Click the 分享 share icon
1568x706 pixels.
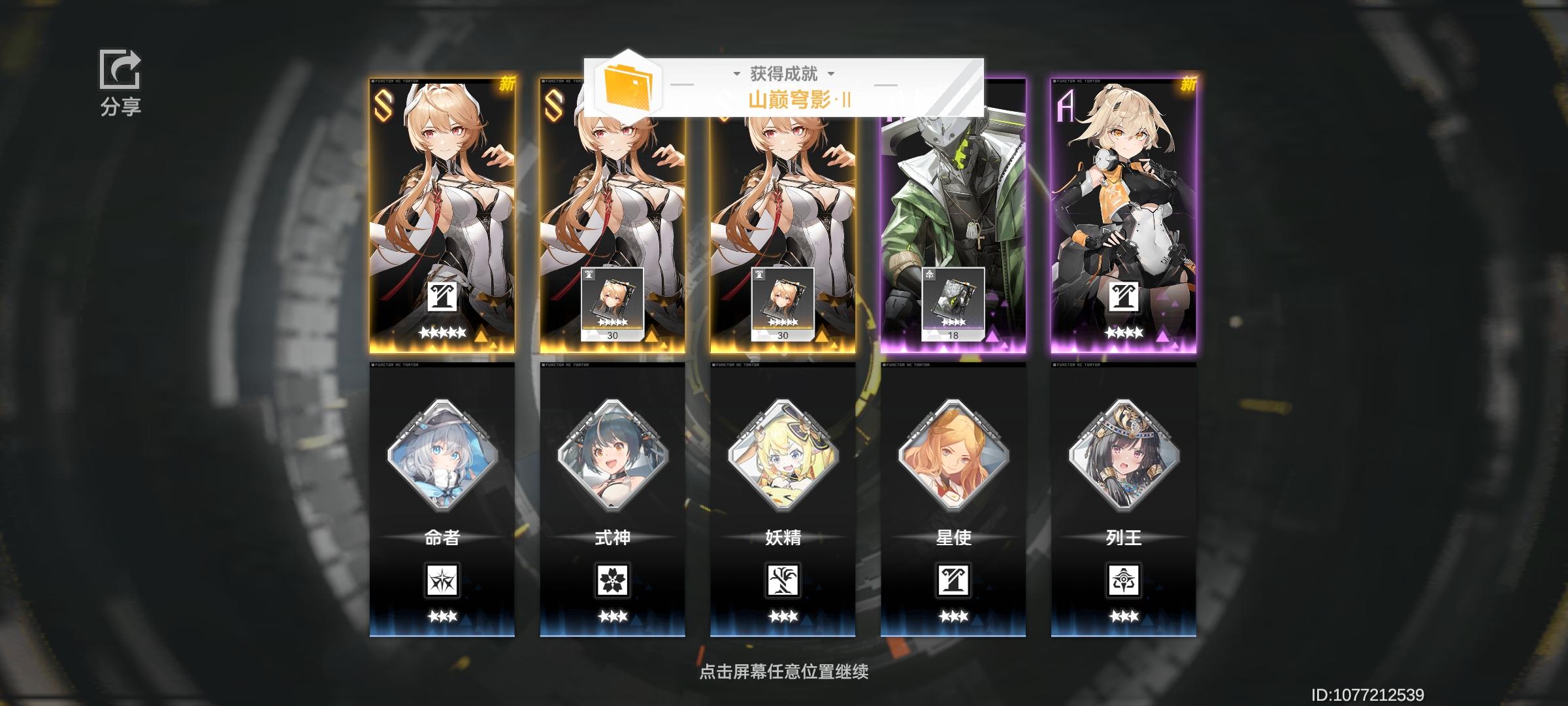pyautogui.click(x=120, y=71)
